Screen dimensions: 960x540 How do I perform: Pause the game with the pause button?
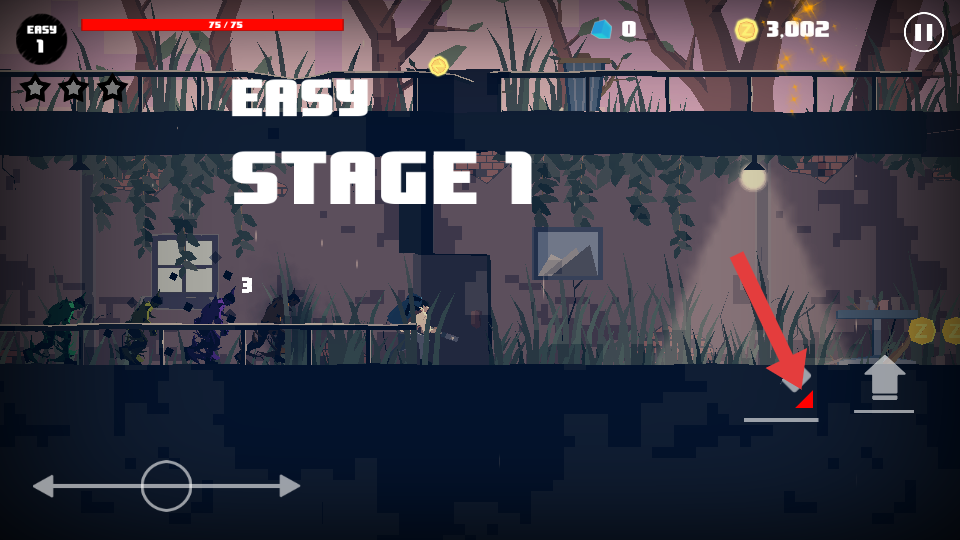(923, 32)
